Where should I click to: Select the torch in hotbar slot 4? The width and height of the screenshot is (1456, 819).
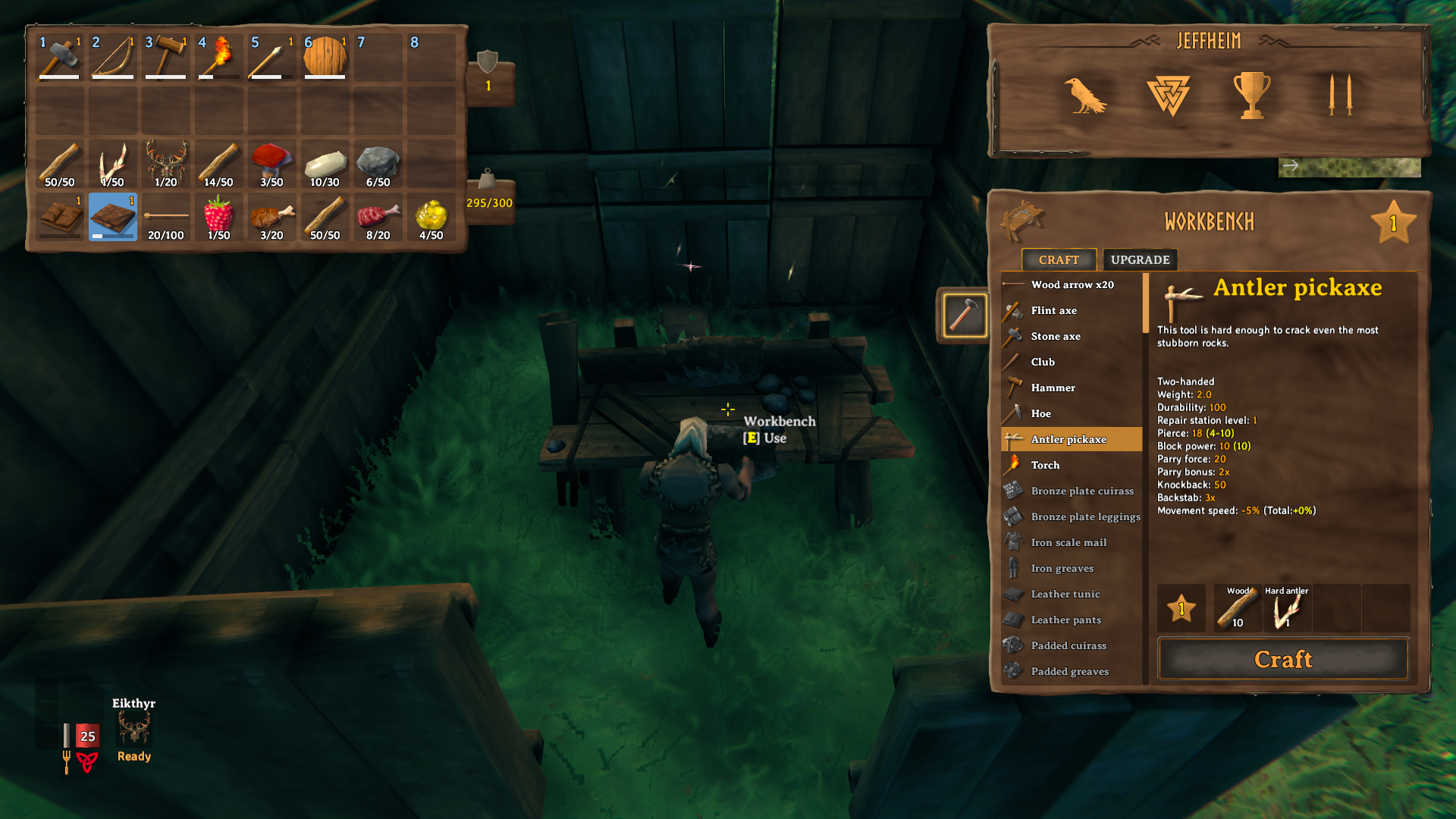pos(219,57)
